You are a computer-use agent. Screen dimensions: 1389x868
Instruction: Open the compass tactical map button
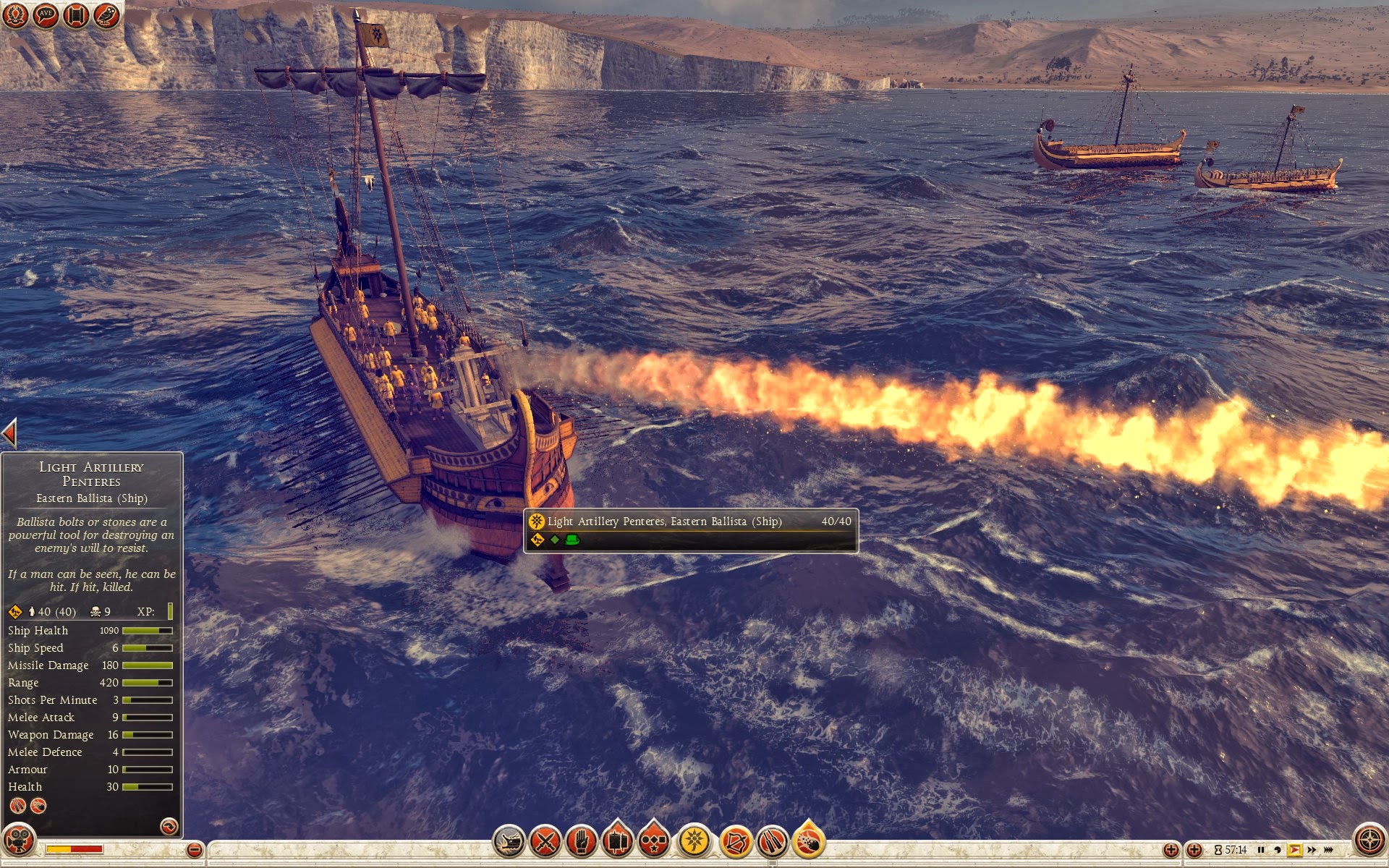click(x=1369, y=841)
